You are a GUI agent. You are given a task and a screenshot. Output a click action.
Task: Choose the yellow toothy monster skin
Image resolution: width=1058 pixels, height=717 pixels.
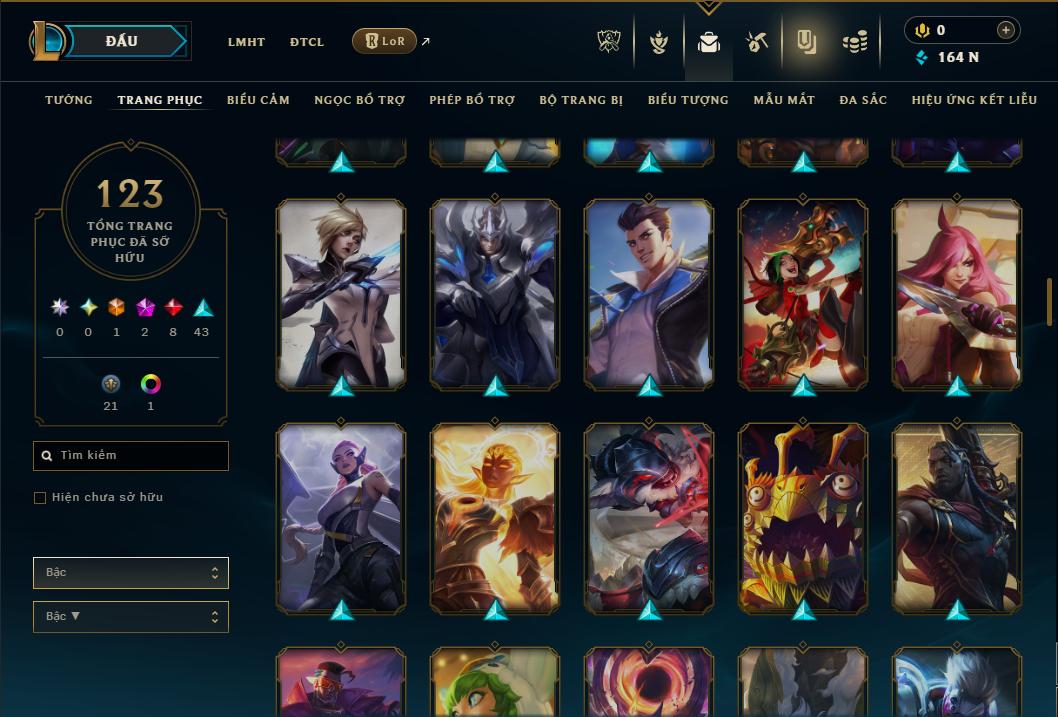coord(803,518)
